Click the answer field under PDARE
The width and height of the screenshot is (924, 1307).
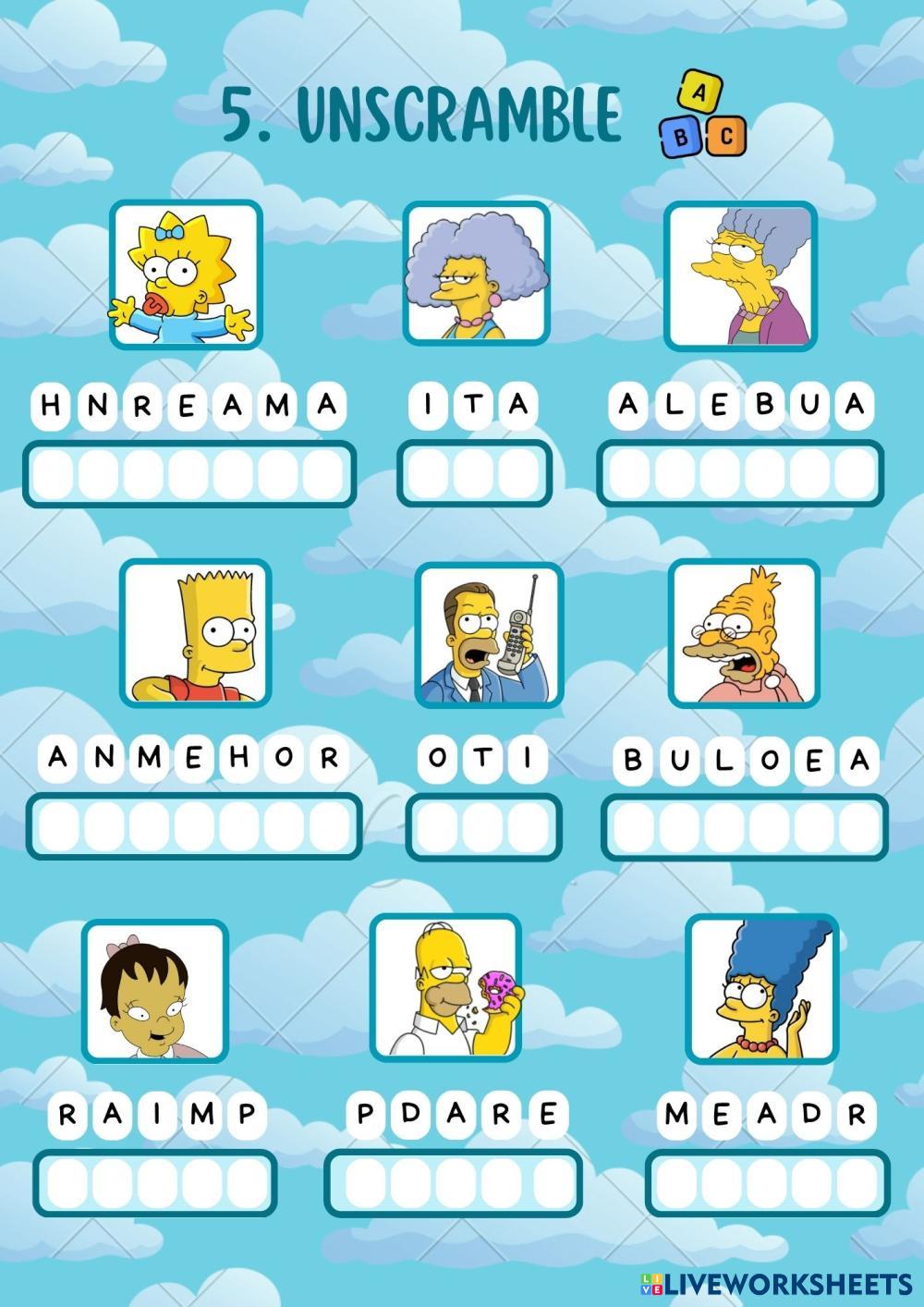[x=453, y=1183]
